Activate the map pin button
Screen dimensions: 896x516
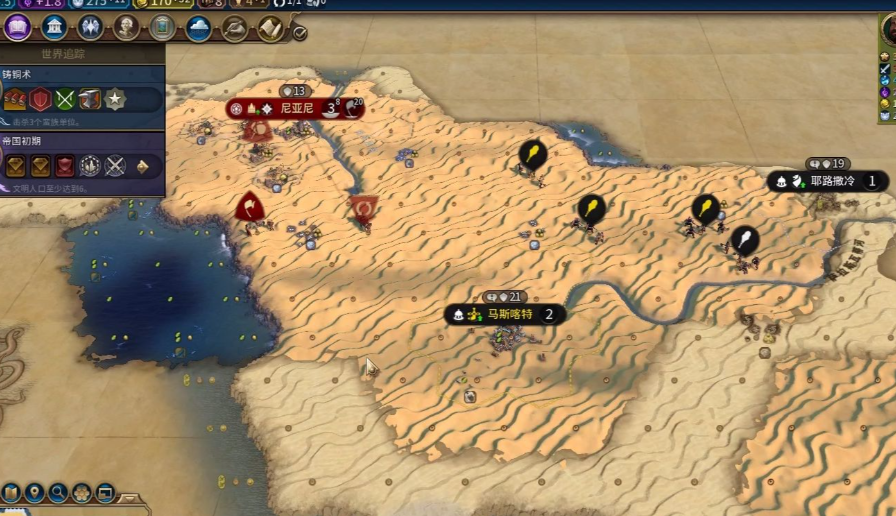tap(35, 492)
